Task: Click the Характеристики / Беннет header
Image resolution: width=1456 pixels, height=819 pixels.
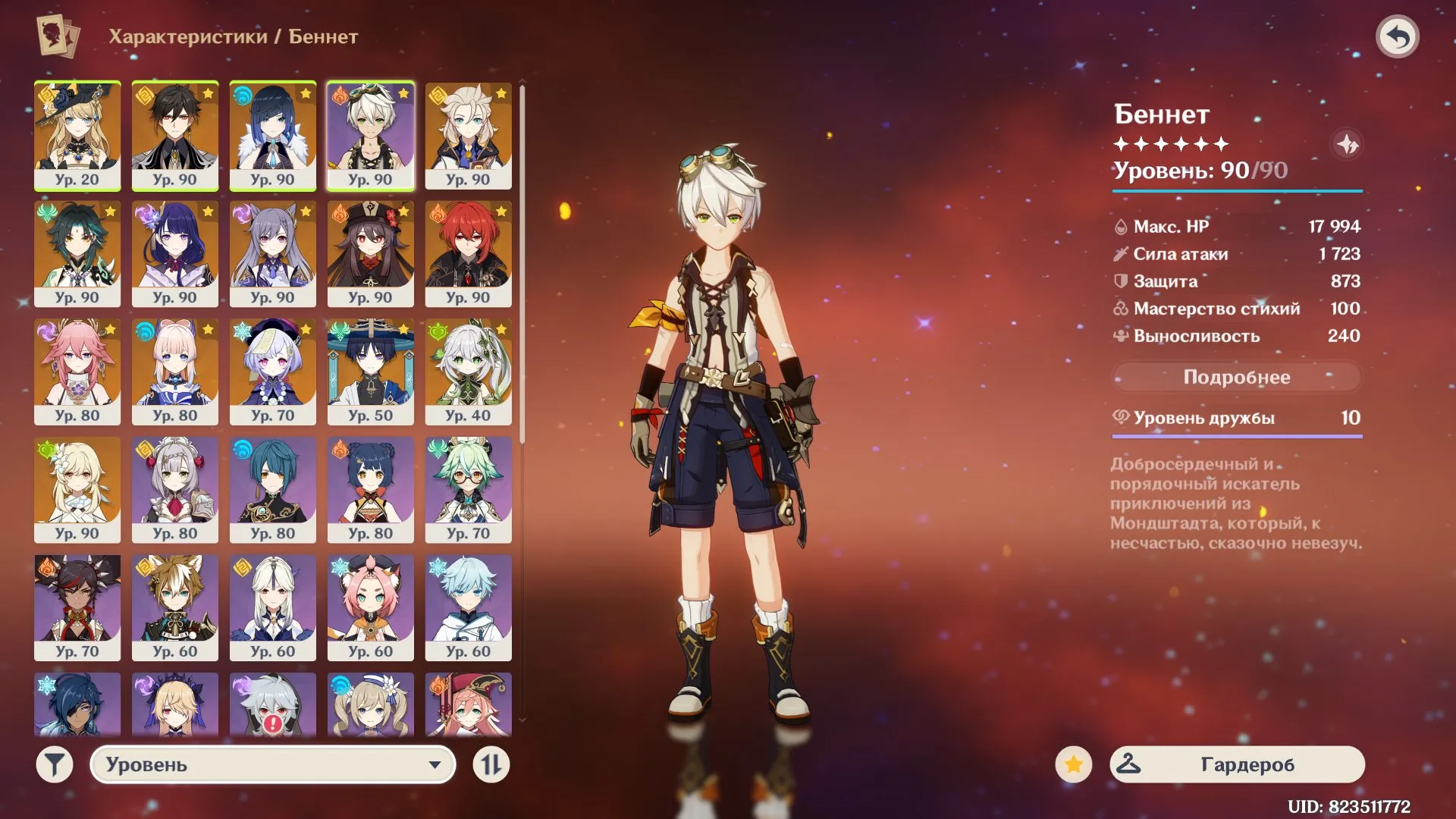Action: pos(232,34)
